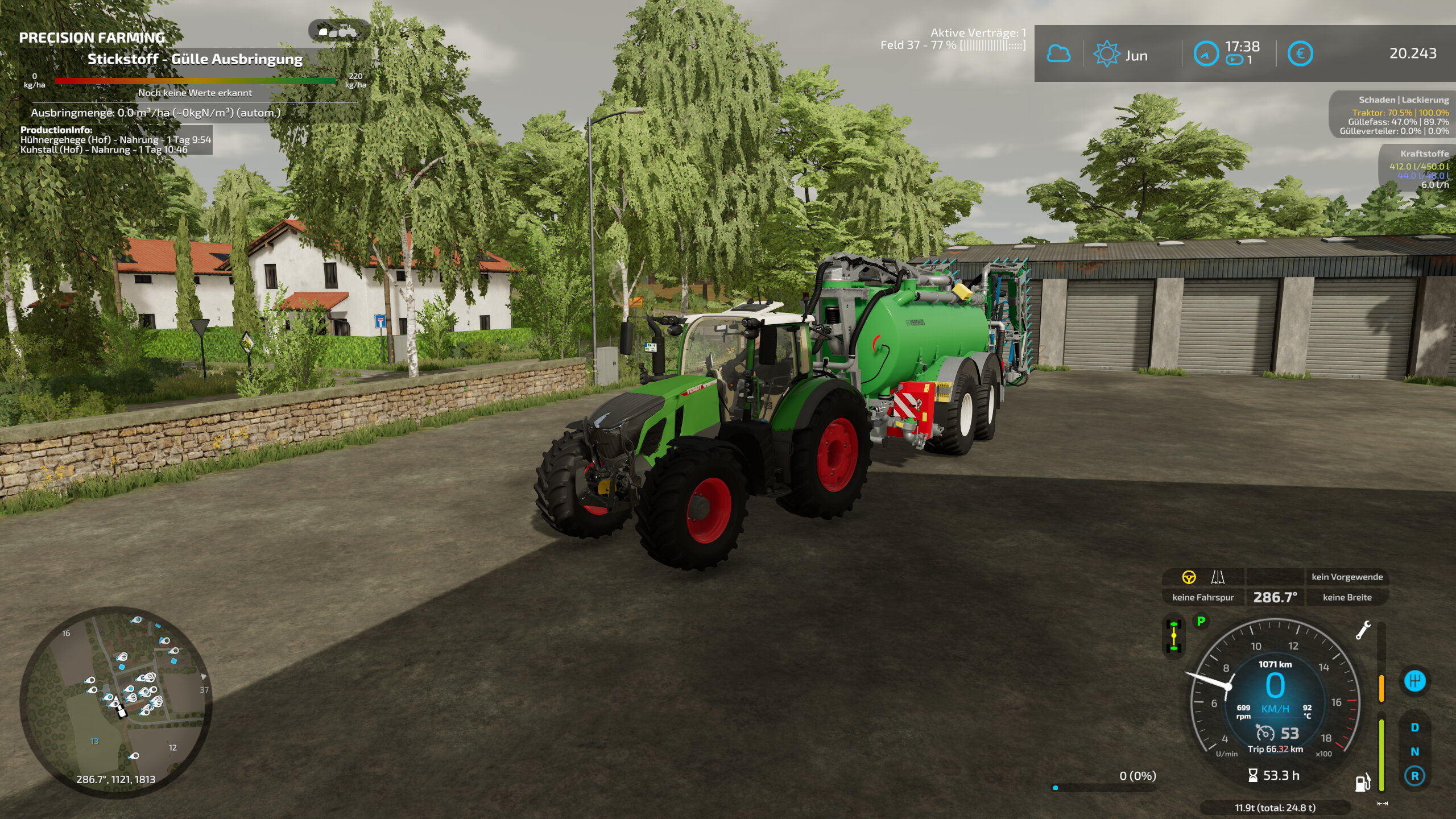Click the yellow-green drivetrain axle icon
Image resolution: width=1456 pixels, height=819 pixels.
tap(1174, 636)
